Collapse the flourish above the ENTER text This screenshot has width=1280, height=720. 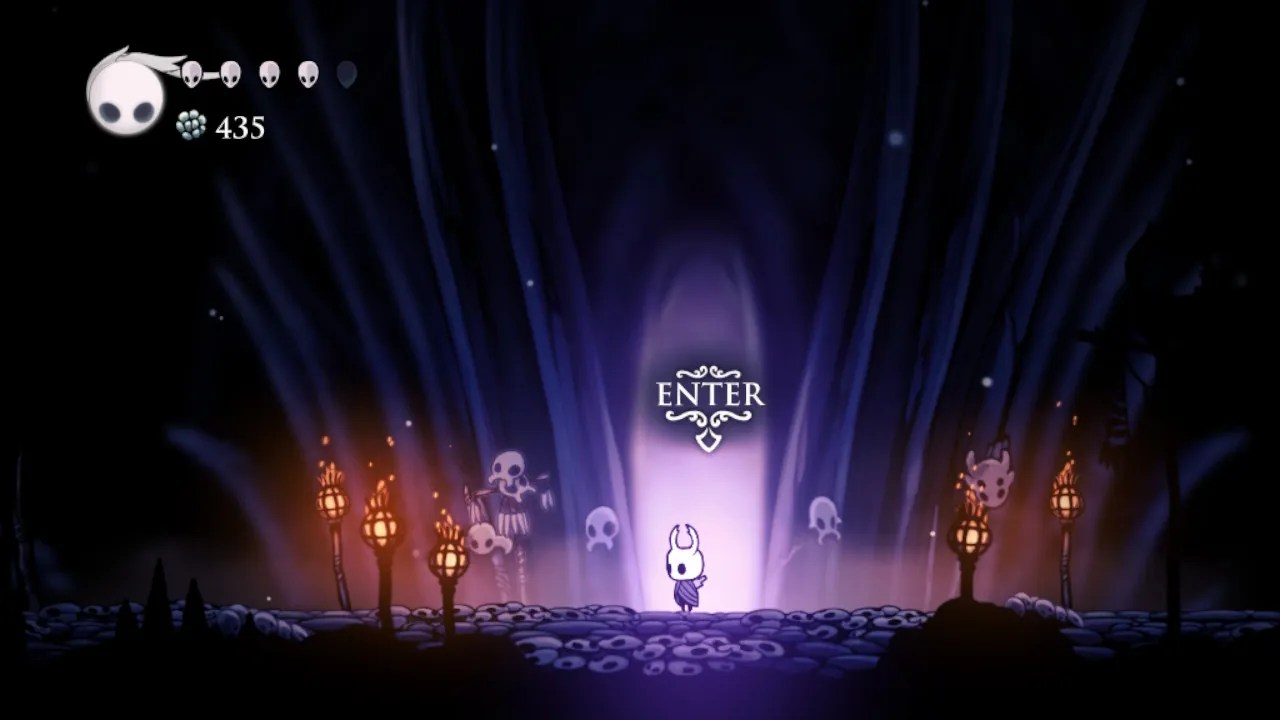[x=711, y=370]
